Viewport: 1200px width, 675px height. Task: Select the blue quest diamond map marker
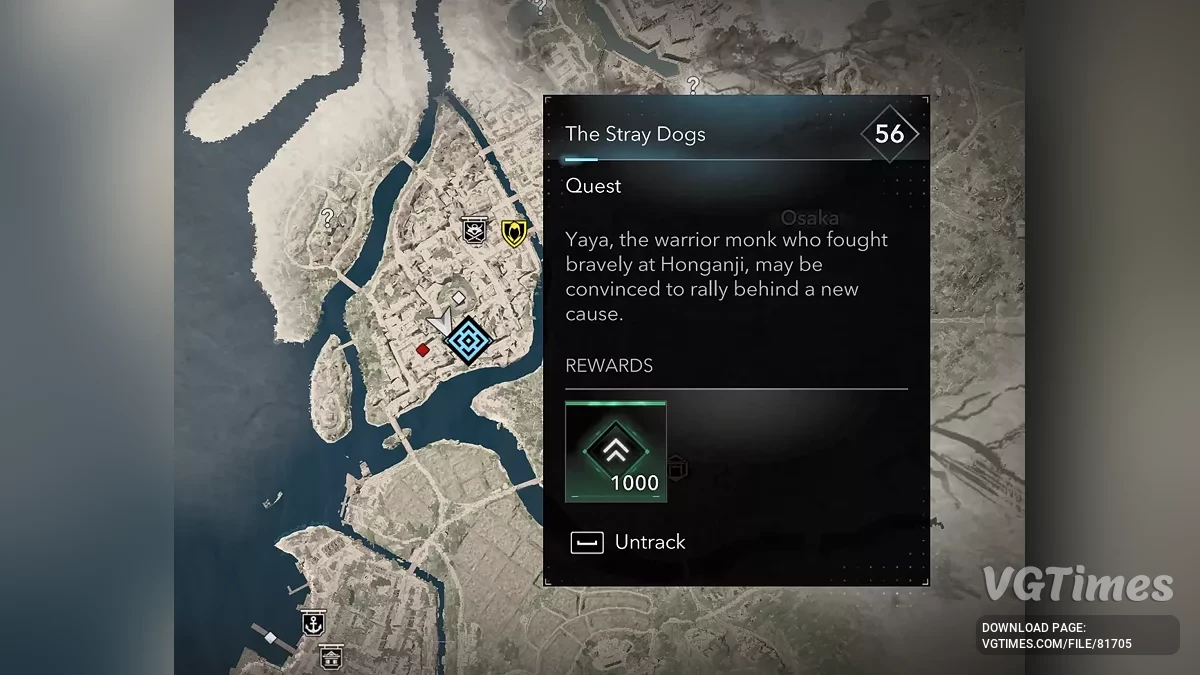tap(468, 341)
